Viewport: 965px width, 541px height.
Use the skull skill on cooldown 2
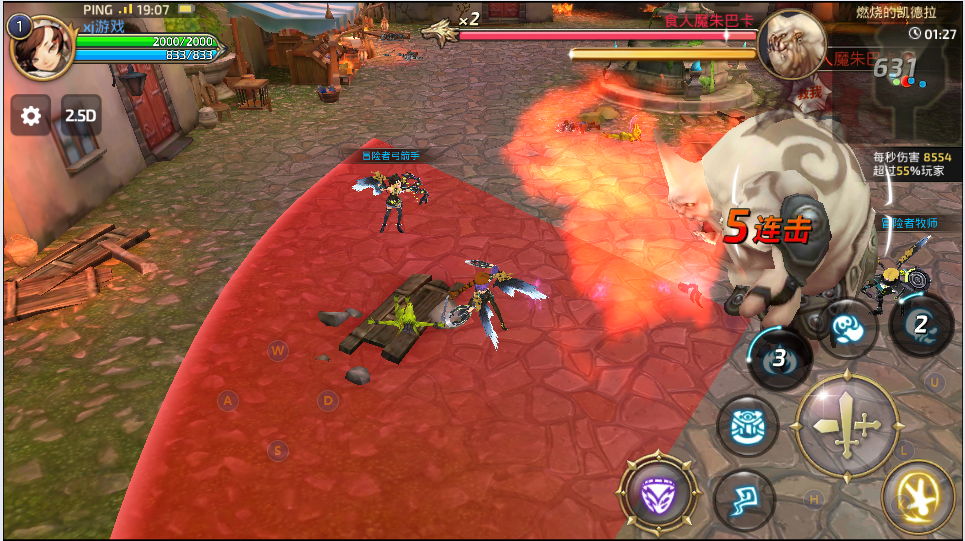click(x=921, y=325)
